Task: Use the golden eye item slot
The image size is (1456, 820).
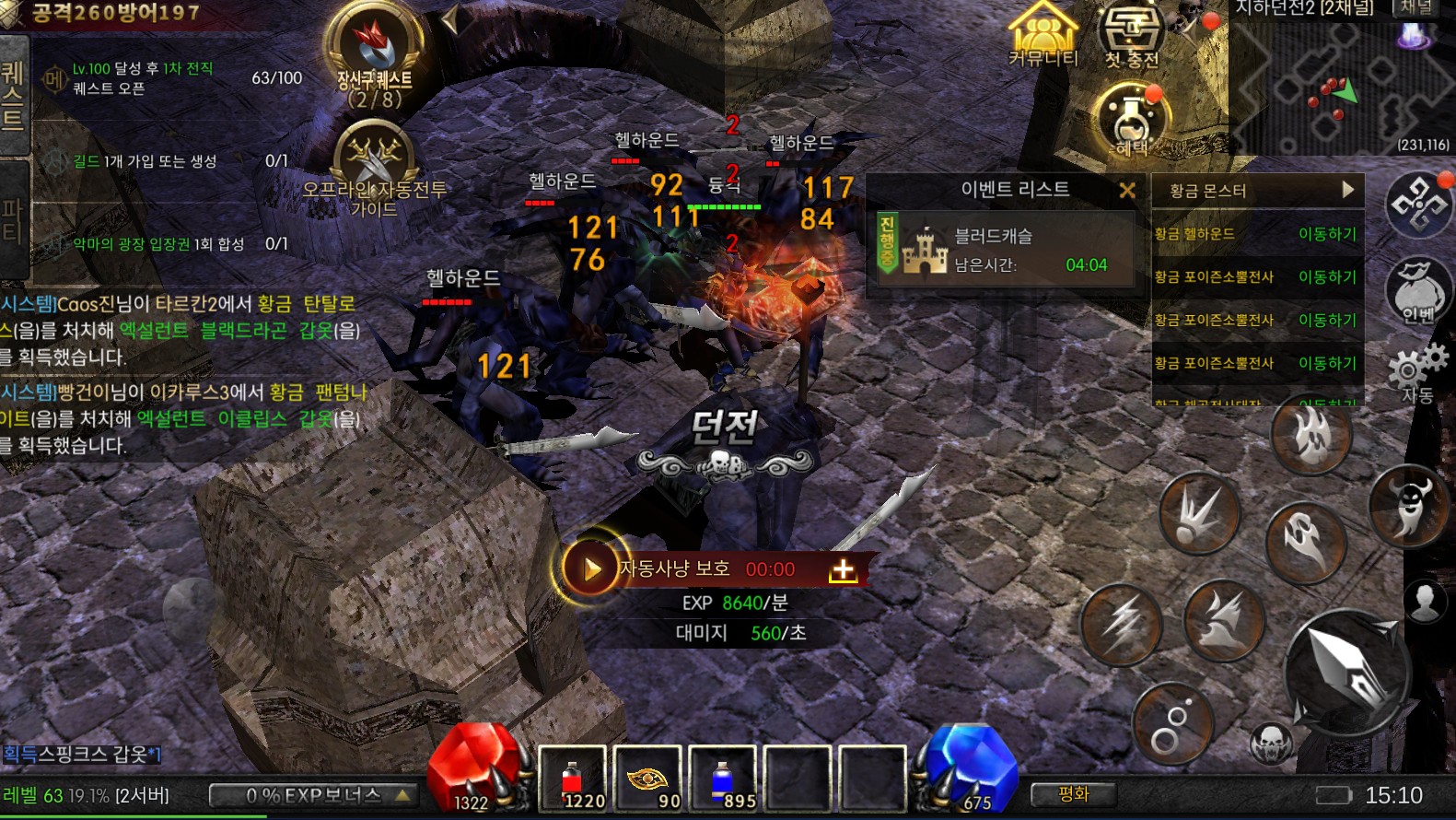Action: click(648, 779)
